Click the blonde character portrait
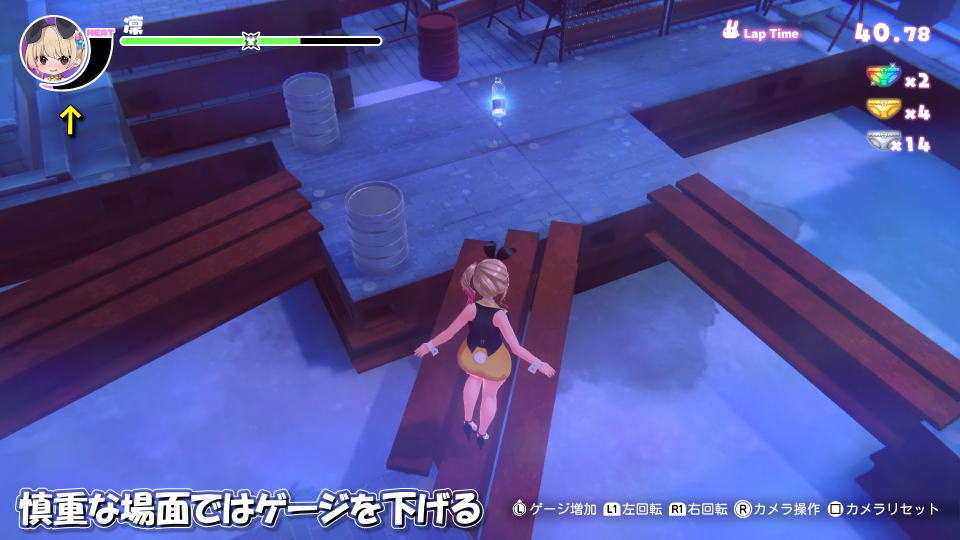Screen dimensions: 960x540 [55, 53]
